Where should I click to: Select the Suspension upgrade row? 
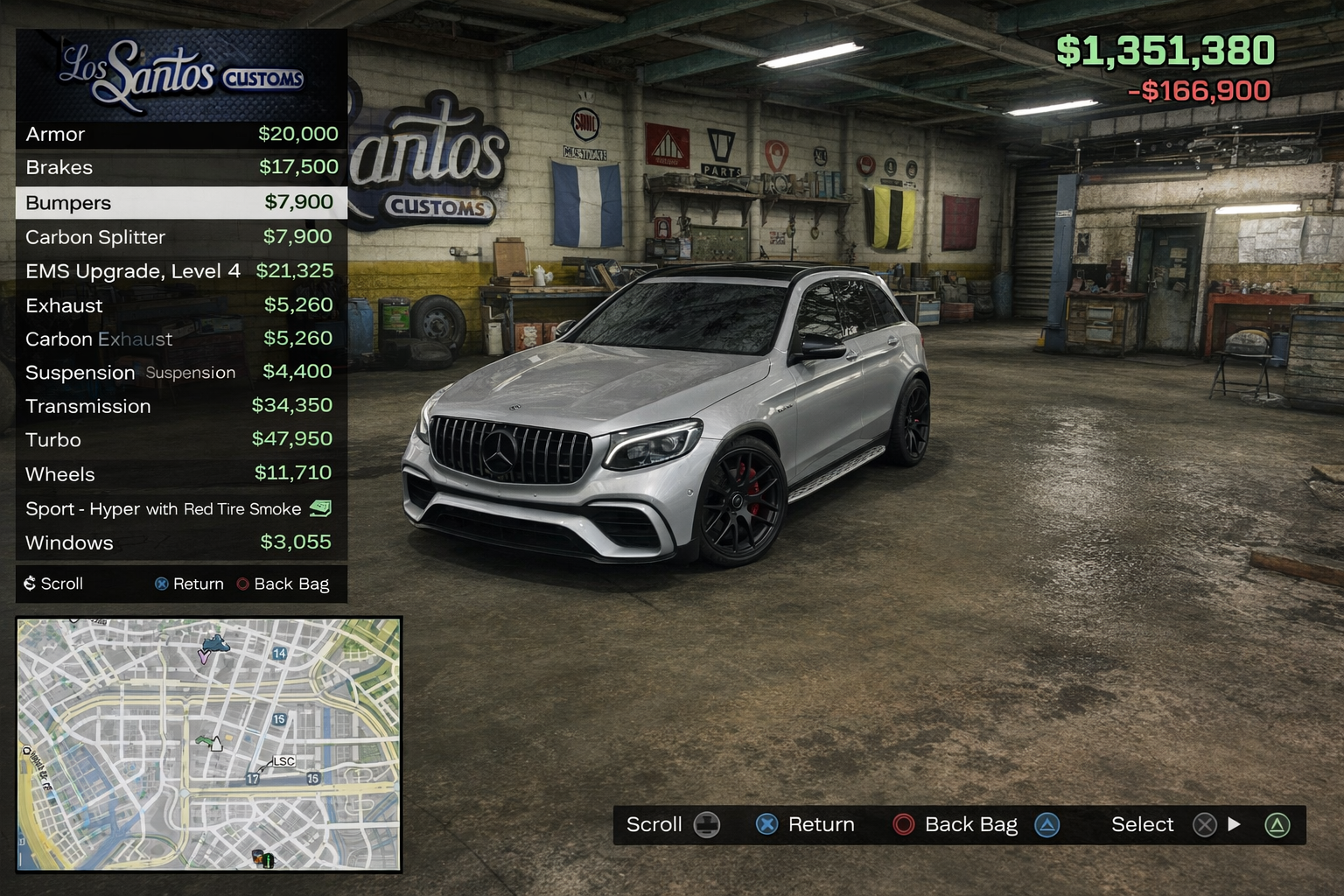[x=181, y=373]
